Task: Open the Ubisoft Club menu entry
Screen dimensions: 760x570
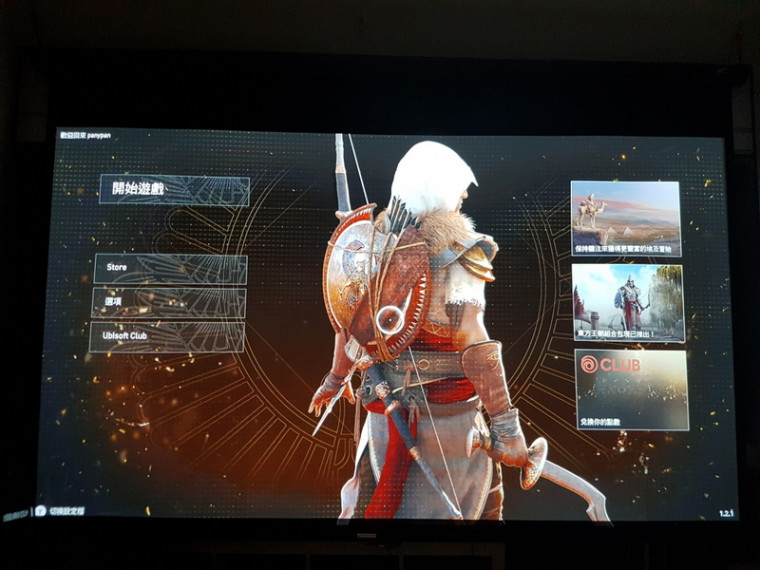Action: pyautogui.click(x=167, y=337)
